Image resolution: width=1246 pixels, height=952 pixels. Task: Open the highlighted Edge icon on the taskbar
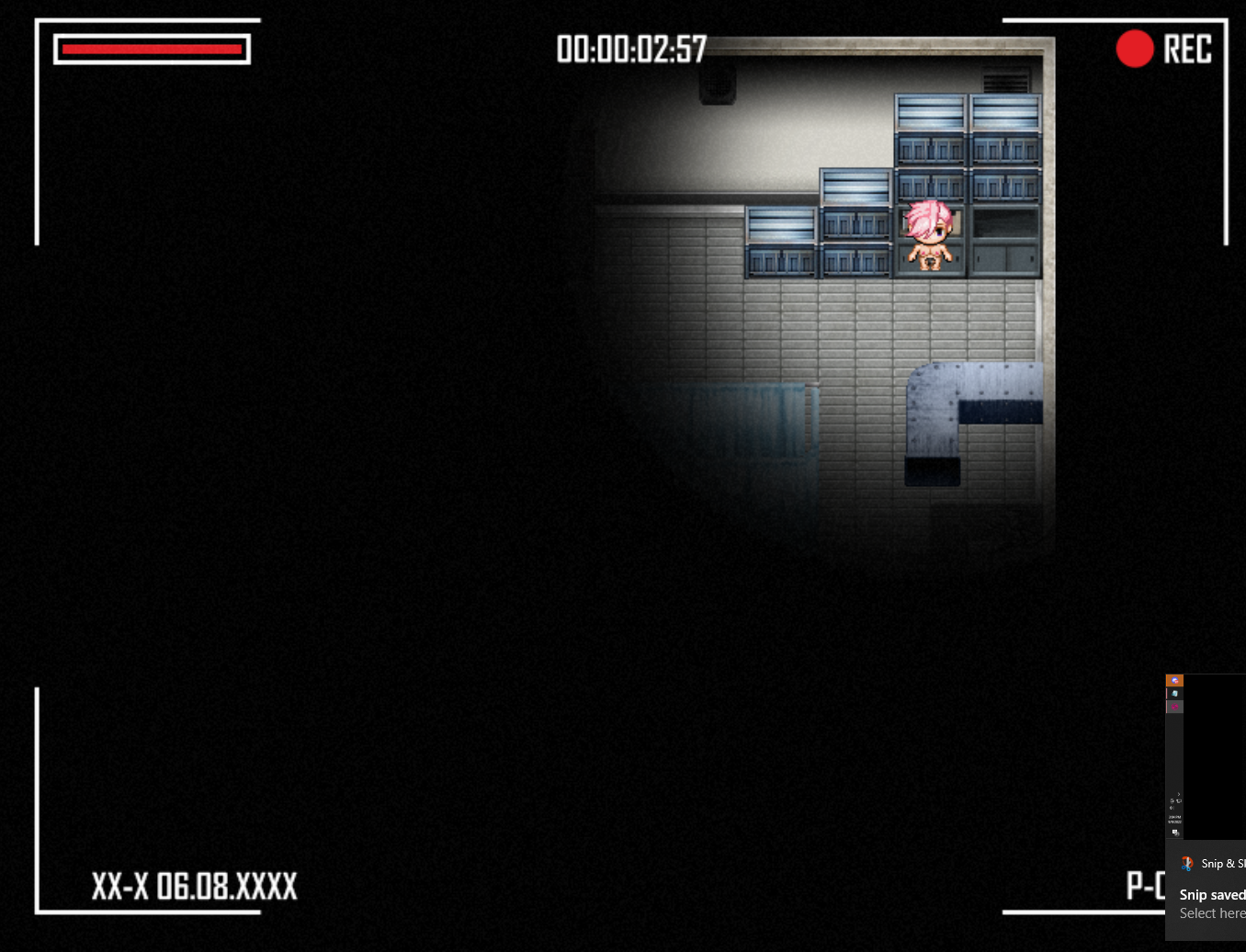pyautogui.click(x=1174, y=680)
